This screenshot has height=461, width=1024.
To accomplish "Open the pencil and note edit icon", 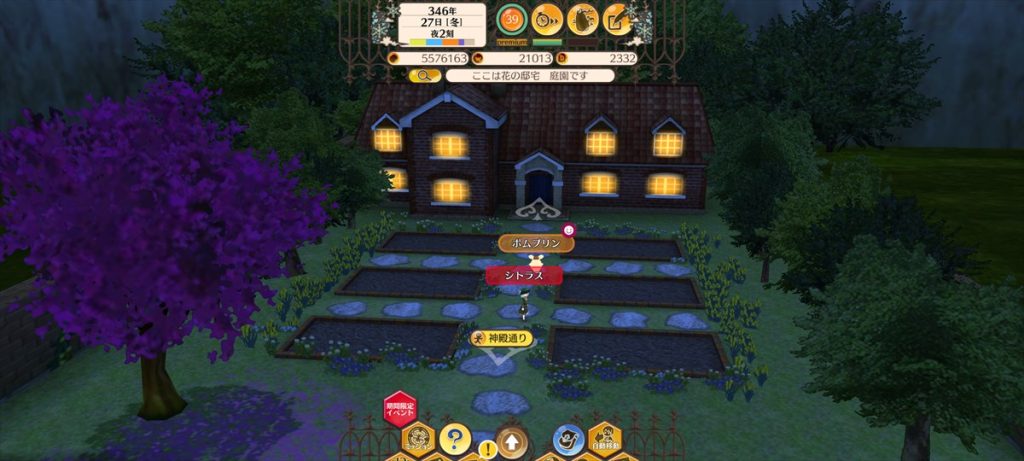I will [617, 19].
